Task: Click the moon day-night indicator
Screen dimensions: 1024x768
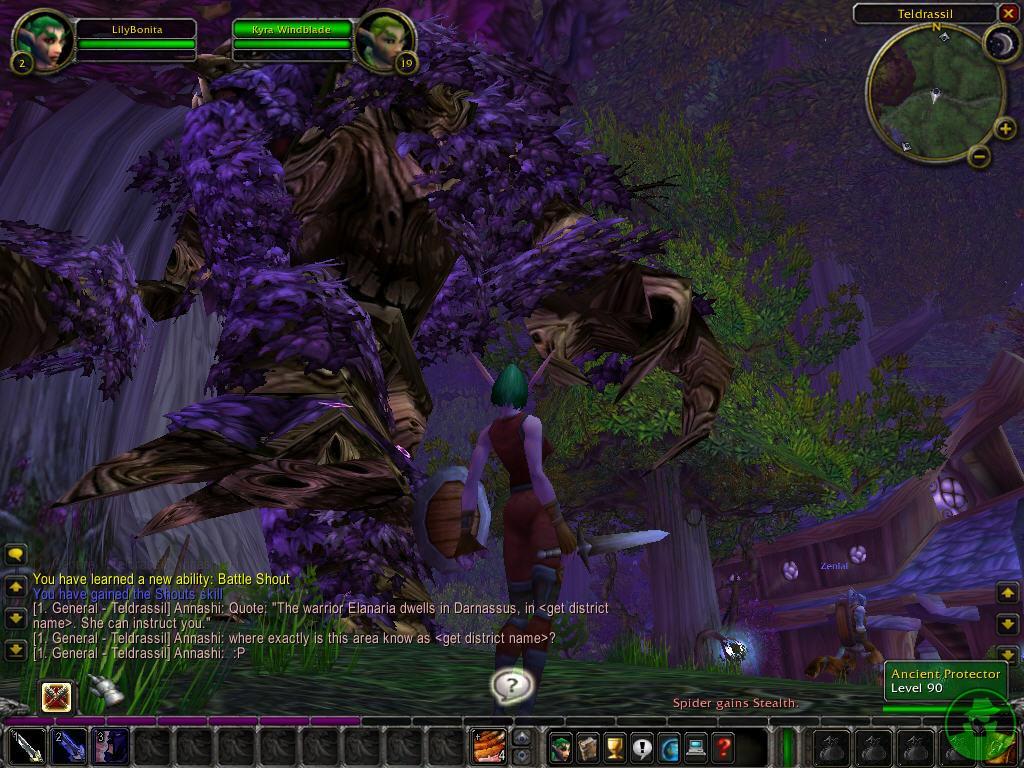Action: [x=1000, y=42]
